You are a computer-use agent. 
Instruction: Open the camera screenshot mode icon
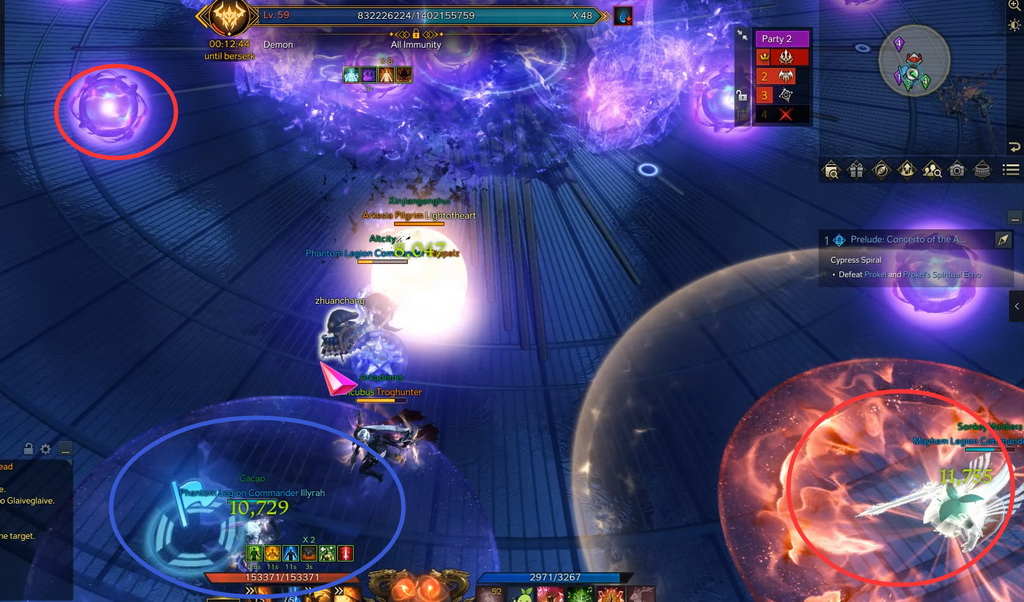point(957,170)
